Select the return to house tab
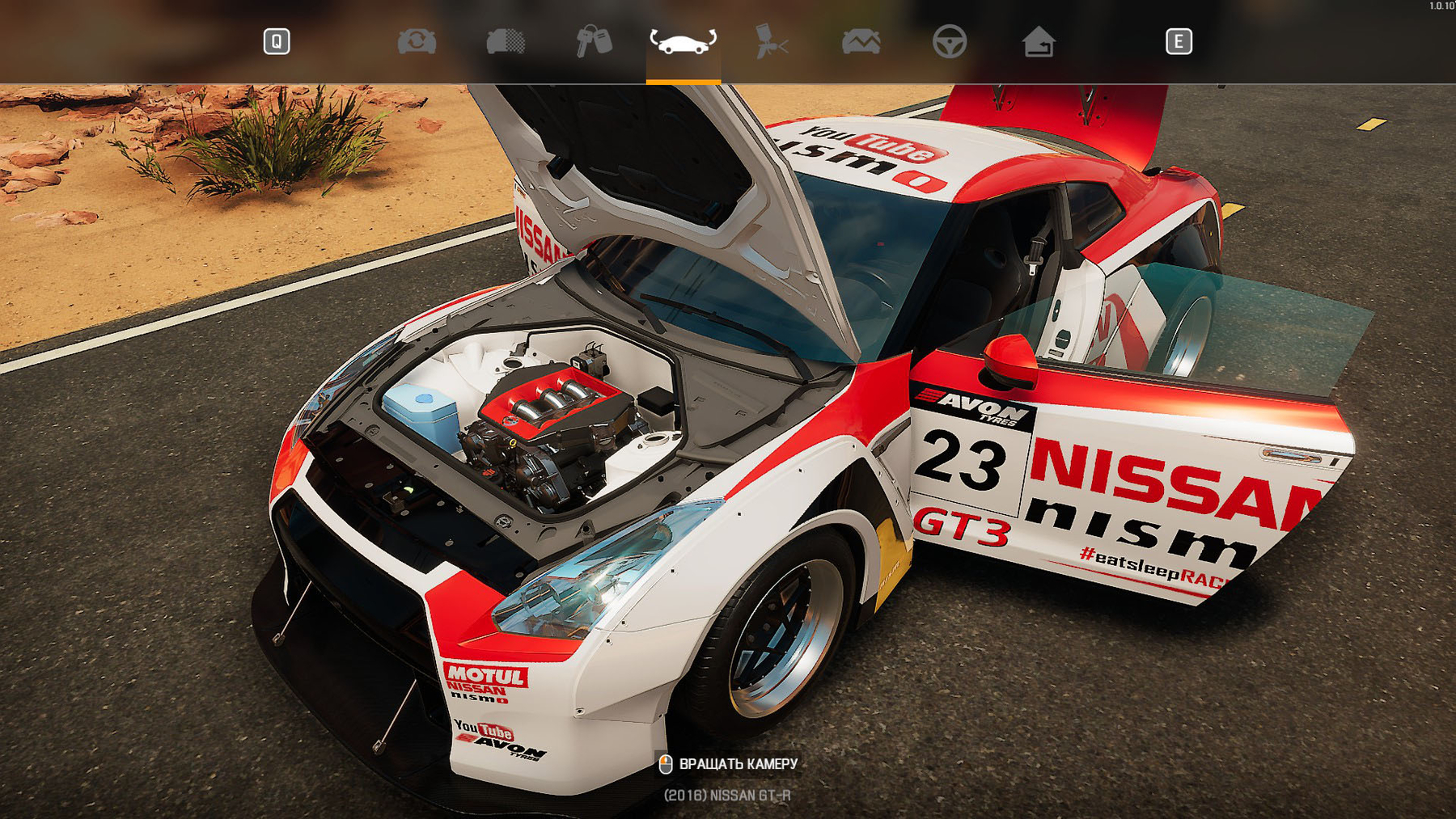The image size is (1456, 819). pyautogui.click(x=1038, y=41)
